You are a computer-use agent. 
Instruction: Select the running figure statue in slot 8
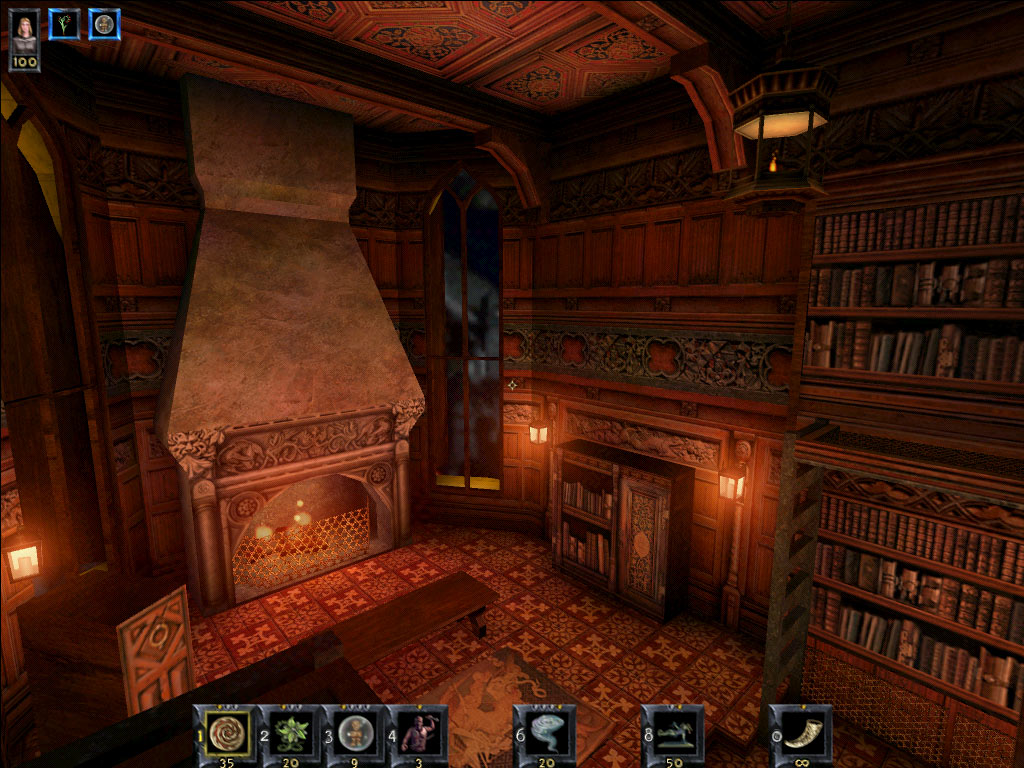[x=674, y=734]
